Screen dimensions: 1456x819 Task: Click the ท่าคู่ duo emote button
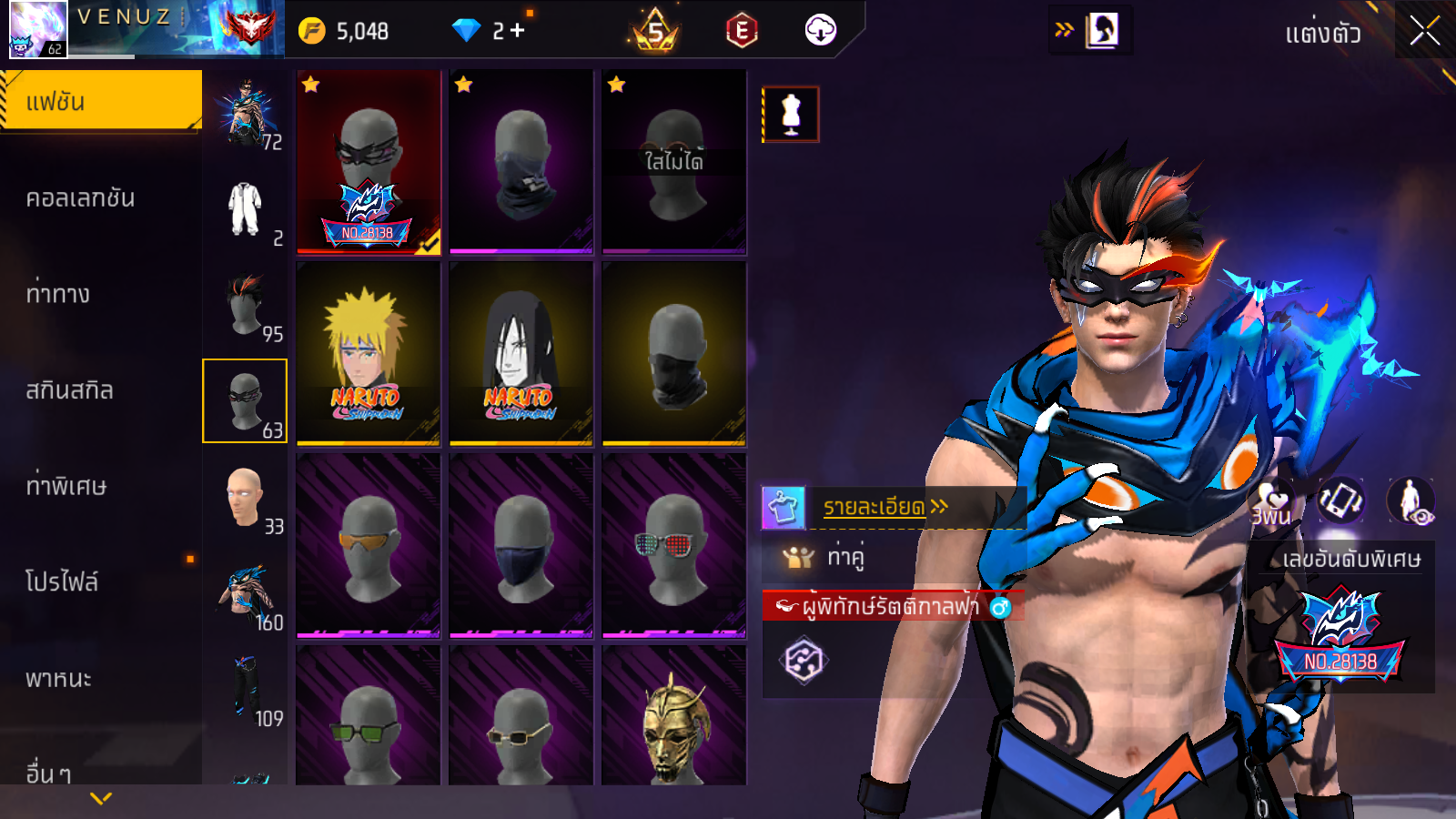coord(844,556)
